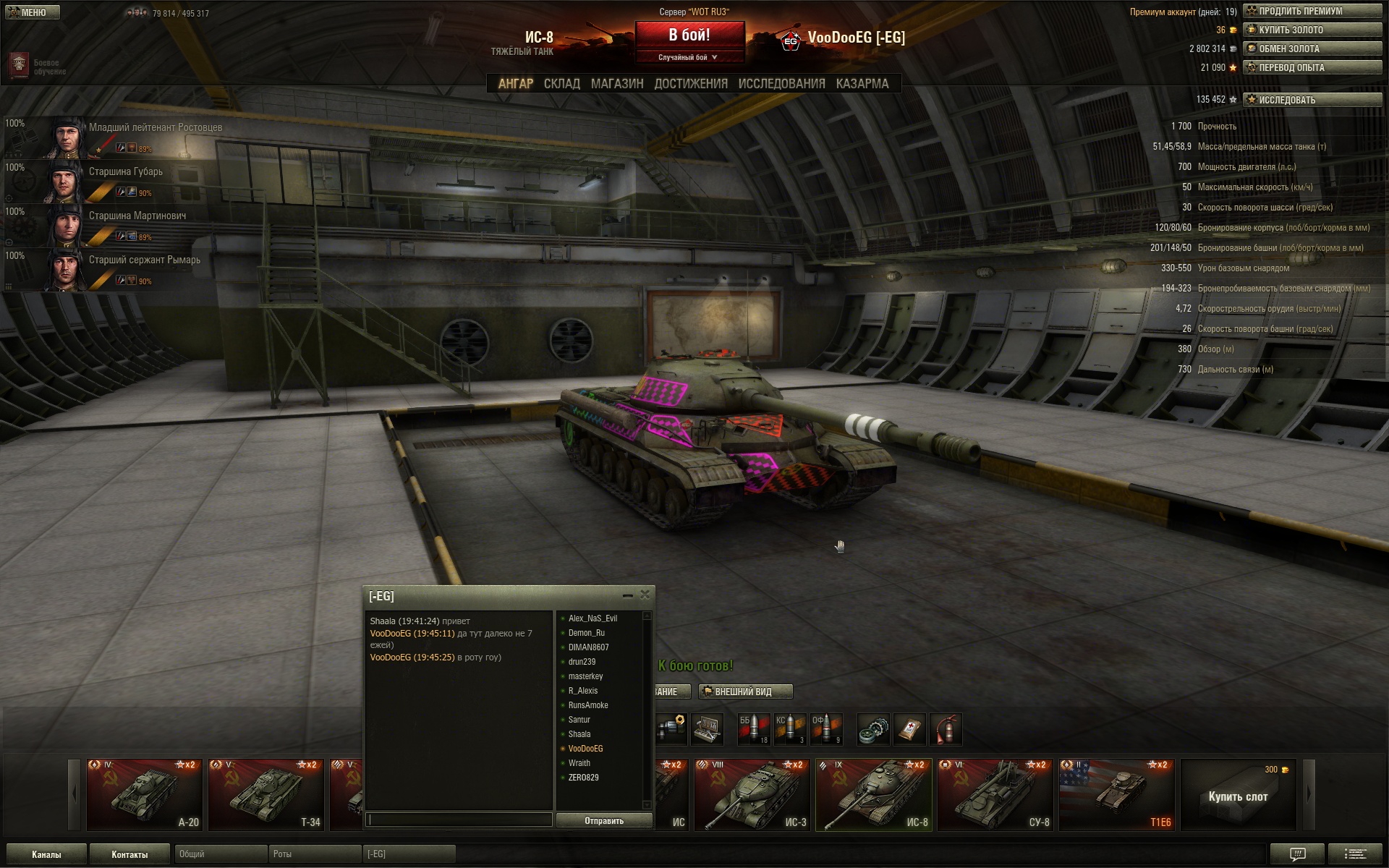
Task: Select ПЕРЕВОД ОПЫТА
Action: (x=1312, y=67)
